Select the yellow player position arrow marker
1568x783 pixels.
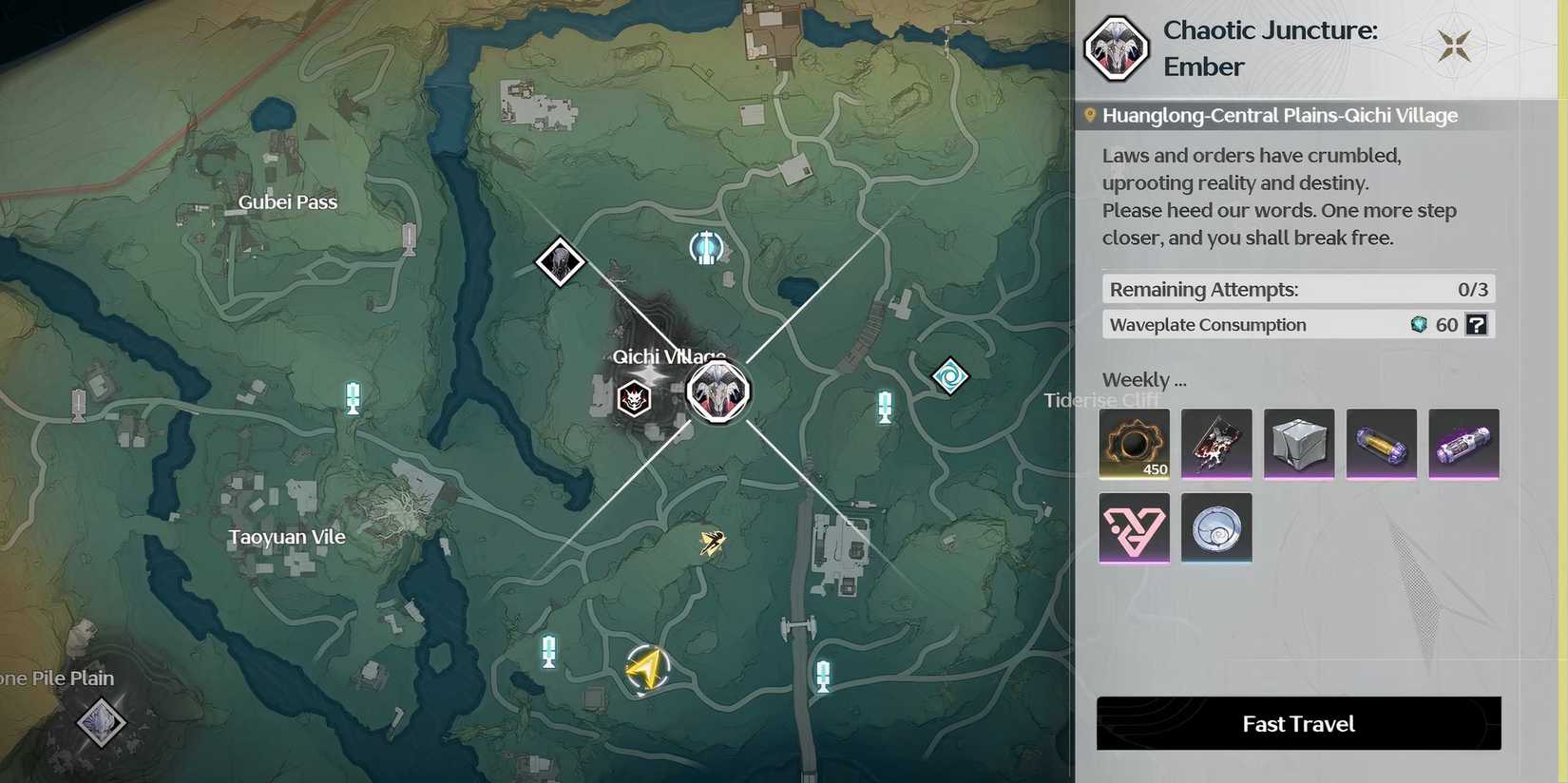[x=647, y=668]
